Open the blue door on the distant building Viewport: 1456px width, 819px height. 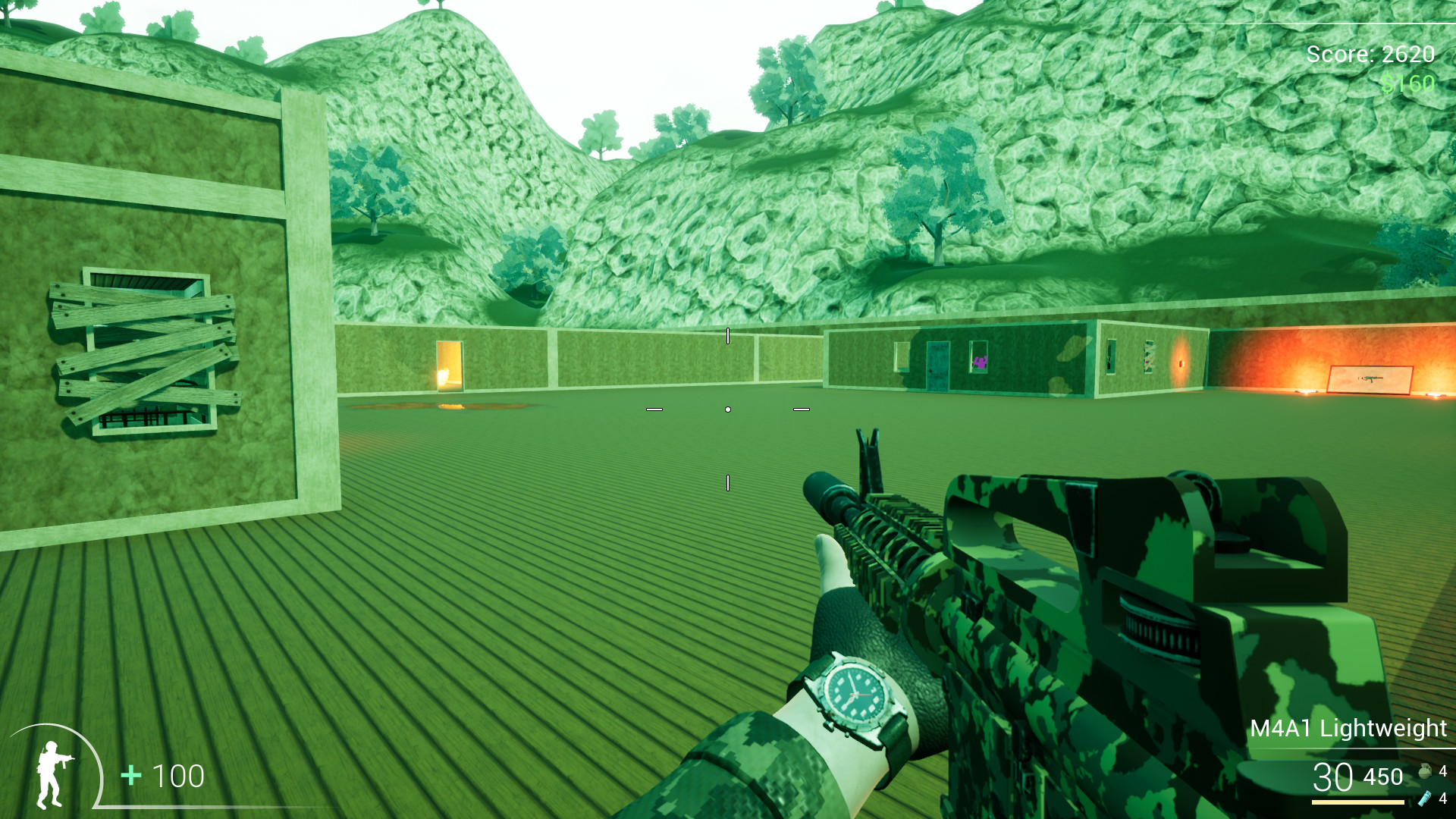tap(937, 366)
